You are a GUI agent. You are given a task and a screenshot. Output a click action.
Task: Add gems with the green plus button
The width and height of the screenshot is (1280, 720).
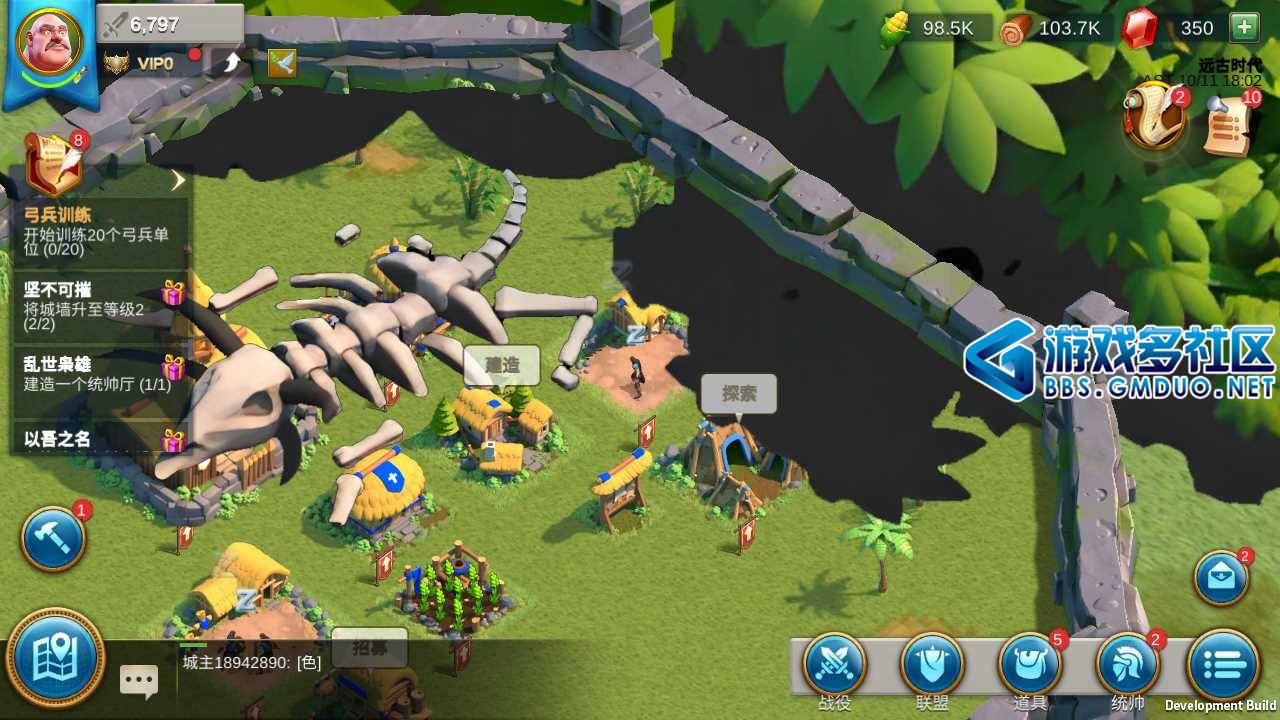coord(1244,28)
